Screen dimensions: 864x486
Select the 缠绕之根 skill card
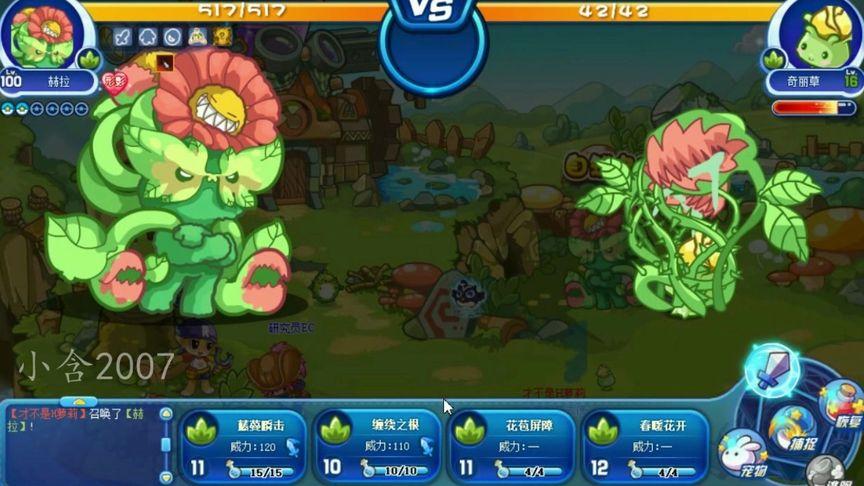377,446
